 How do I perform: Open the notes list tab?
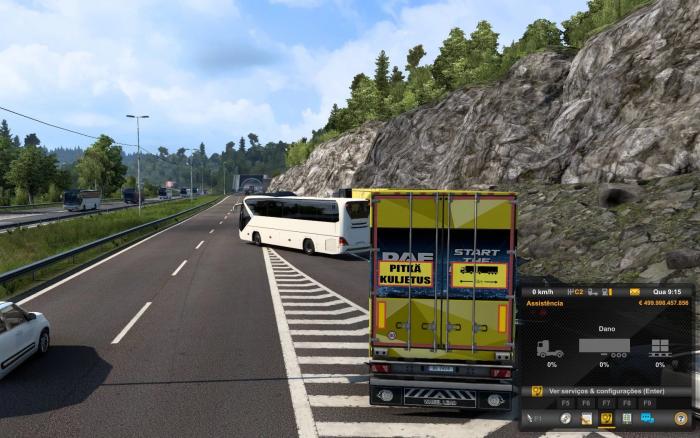[x=626, y=418]
